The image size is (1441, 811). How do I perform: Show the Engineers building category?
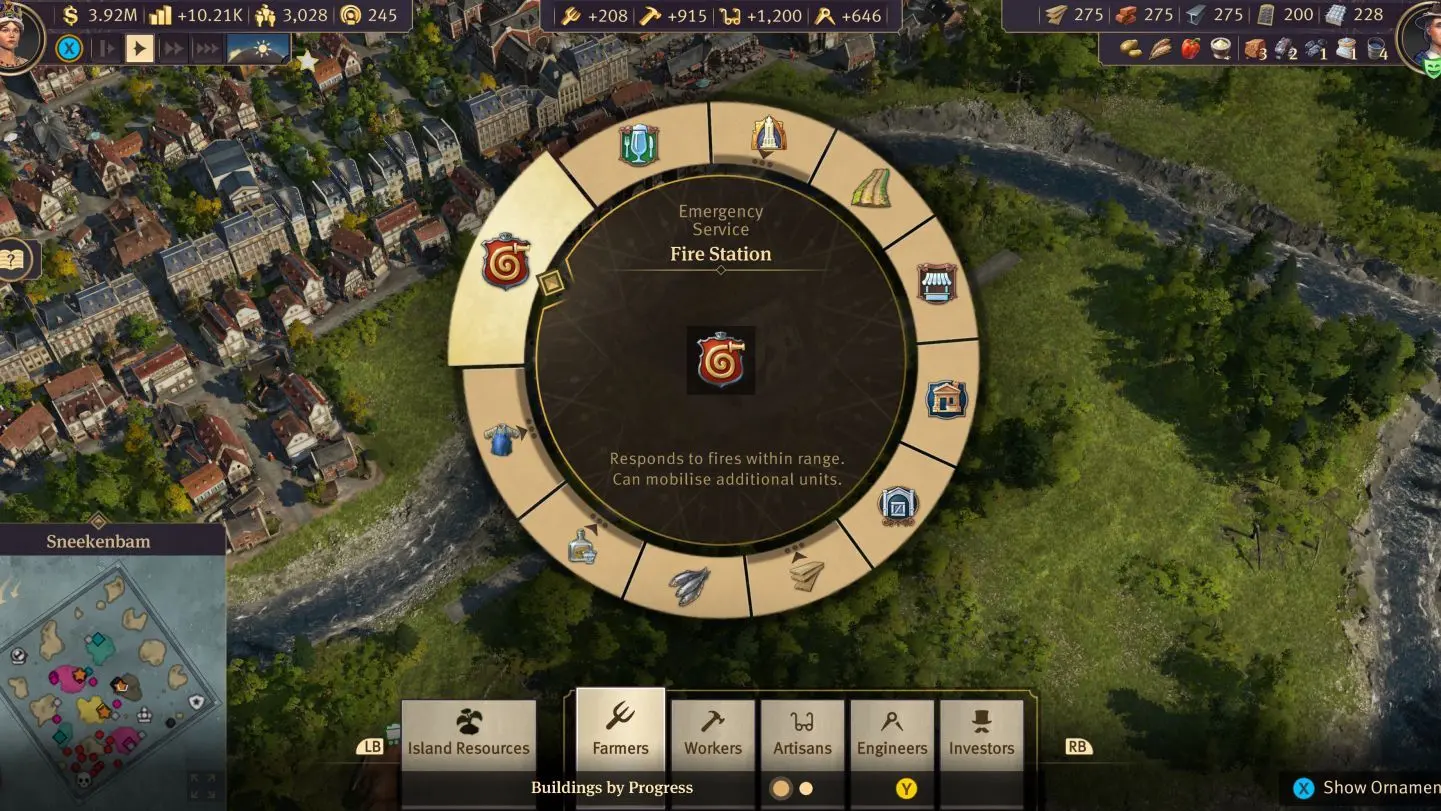click(x=892, y=734)
